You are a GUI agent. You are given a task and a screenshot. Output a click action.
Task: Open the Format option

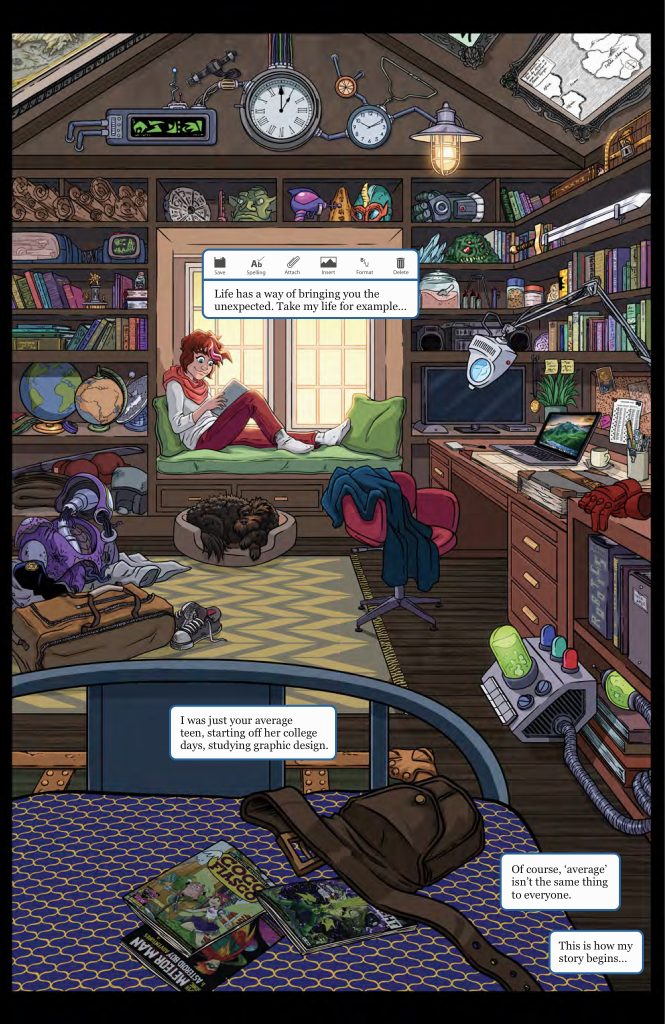pyautogui.click(x=364, y=264)
